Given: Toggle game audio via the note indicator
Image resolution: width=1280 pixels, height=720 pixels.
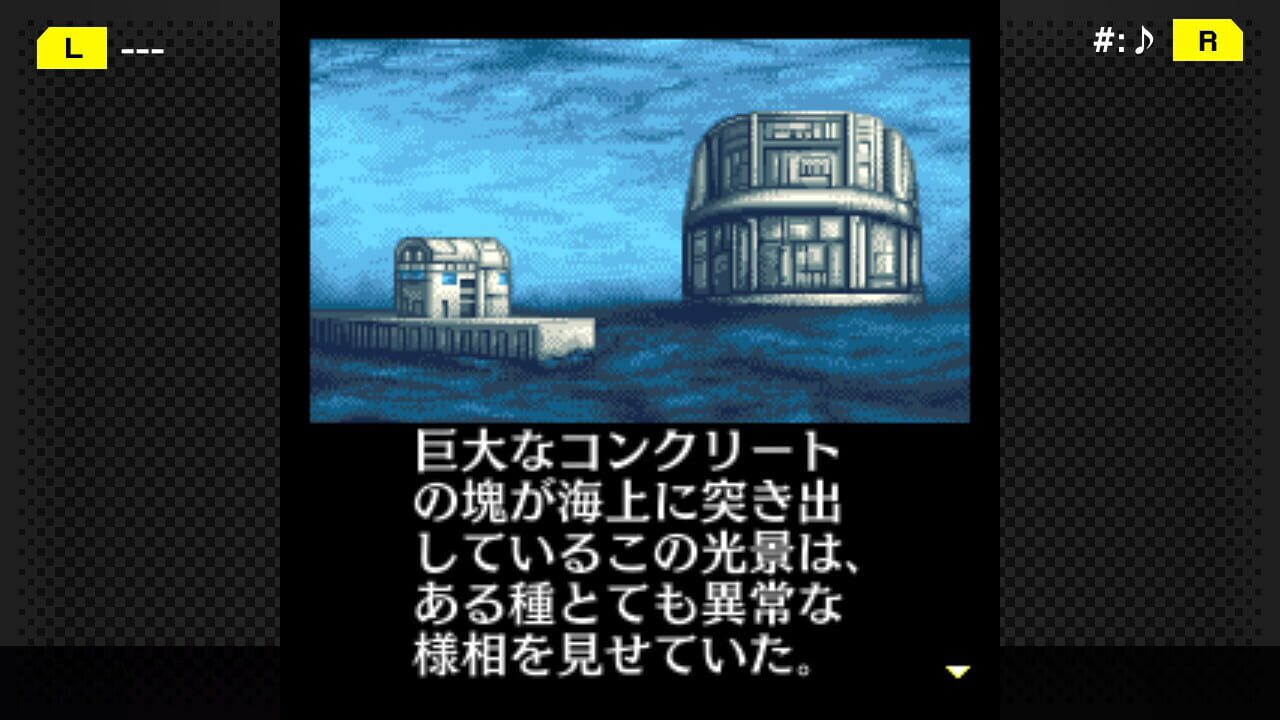Looking at the screenshot, I should (1144, 41).
